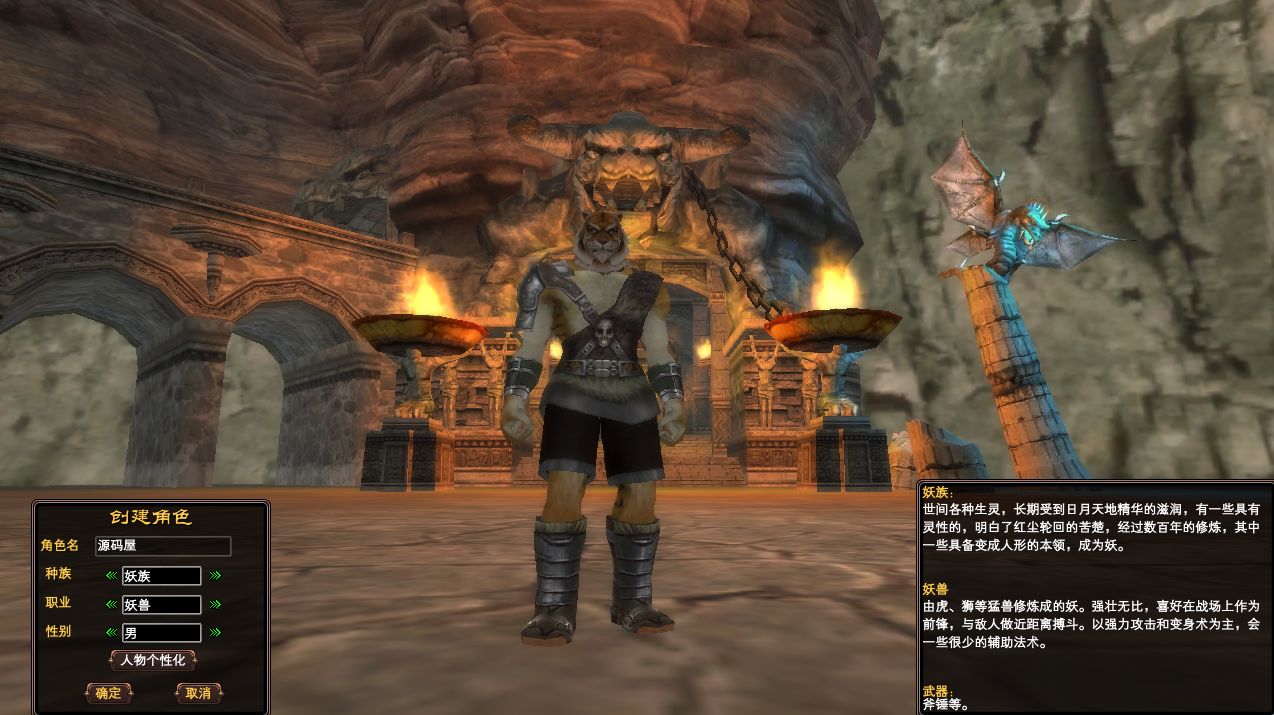Click the character name input field
This screenshot has width=1274, height=715.
[163, 546]
